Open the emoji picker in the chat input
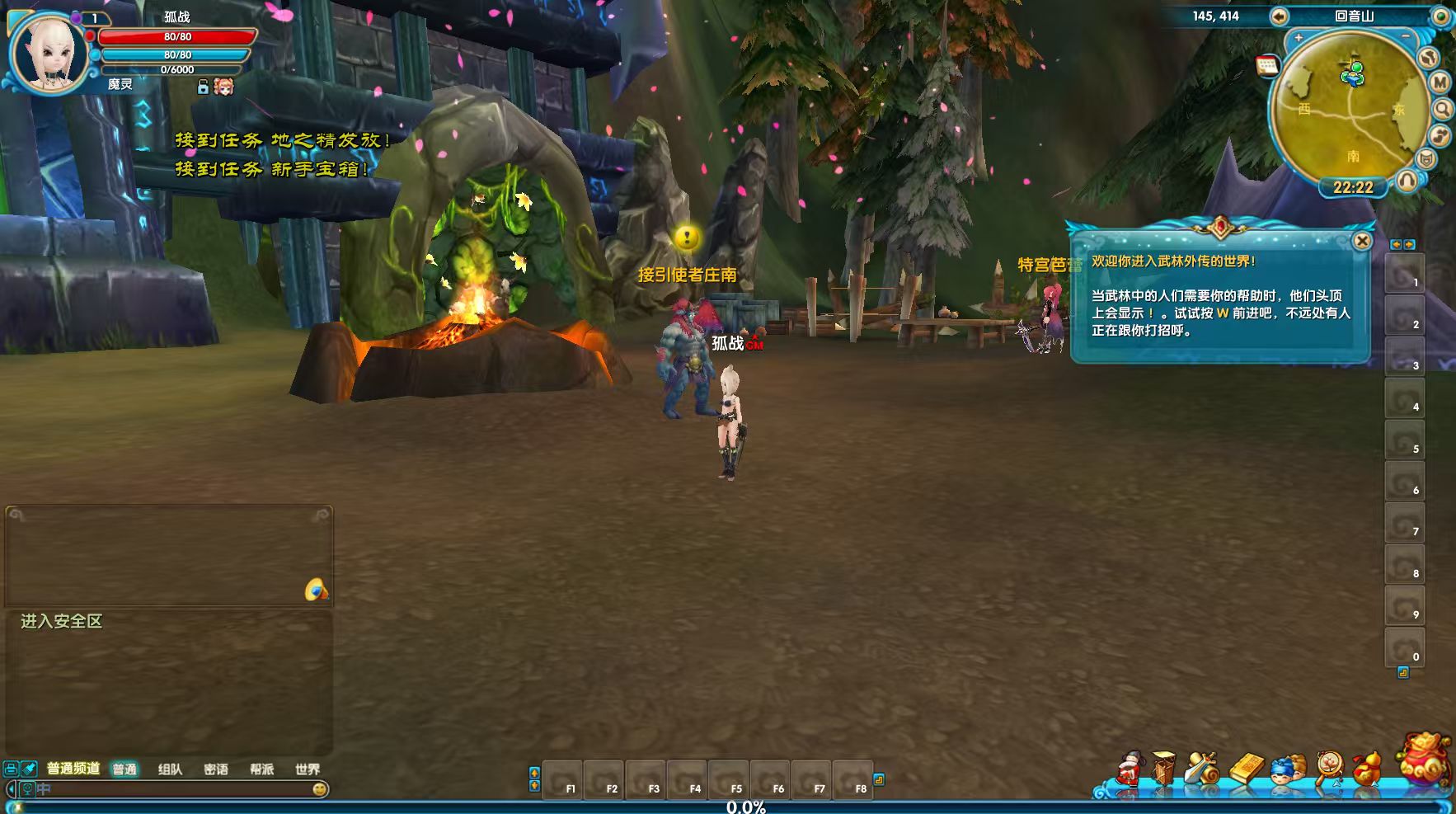The height and width of the screenshot is (814, 1456). tap(320, 789)
